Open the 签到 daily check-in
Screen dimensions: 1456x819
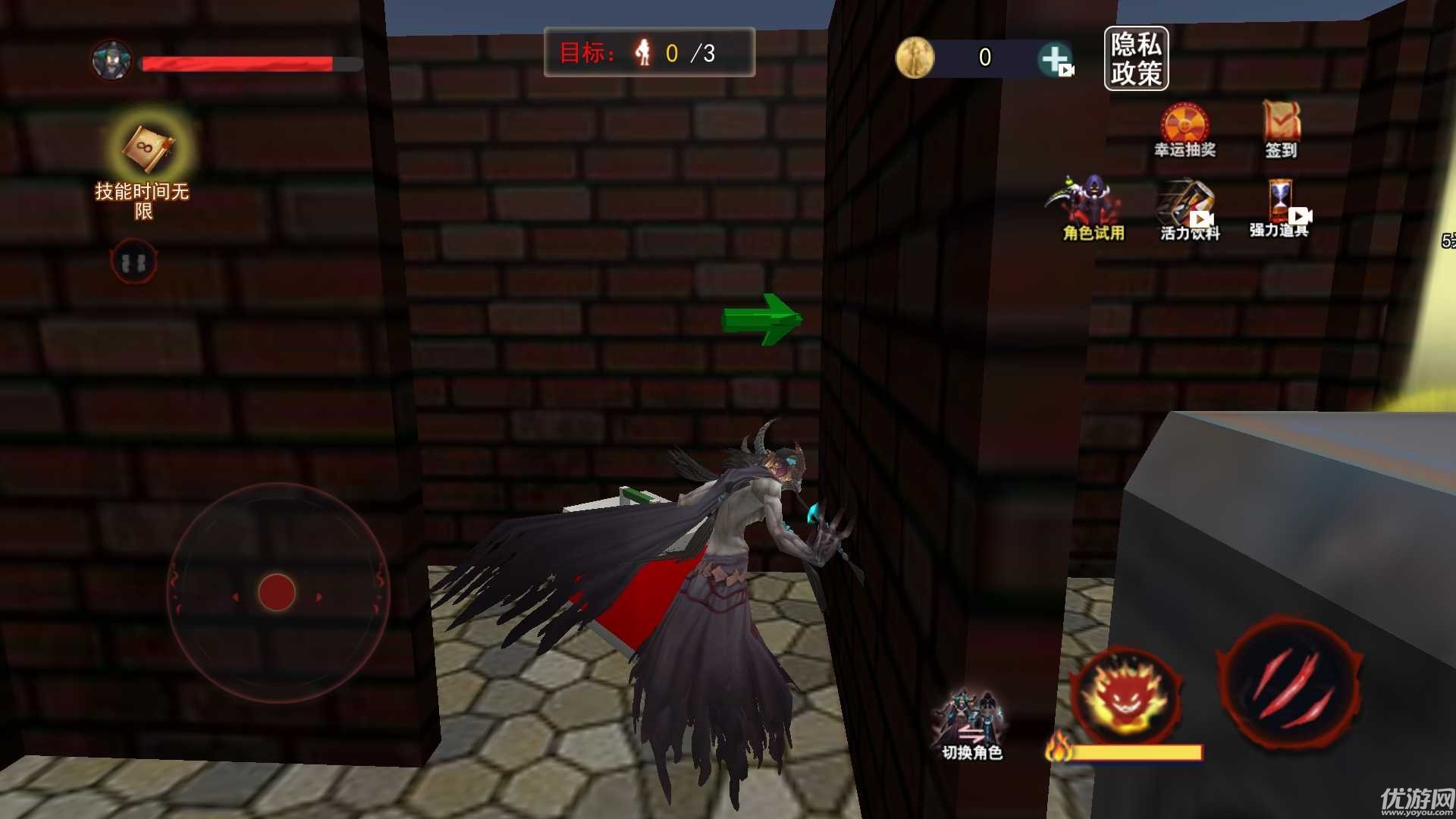[x=1281, y=129]
